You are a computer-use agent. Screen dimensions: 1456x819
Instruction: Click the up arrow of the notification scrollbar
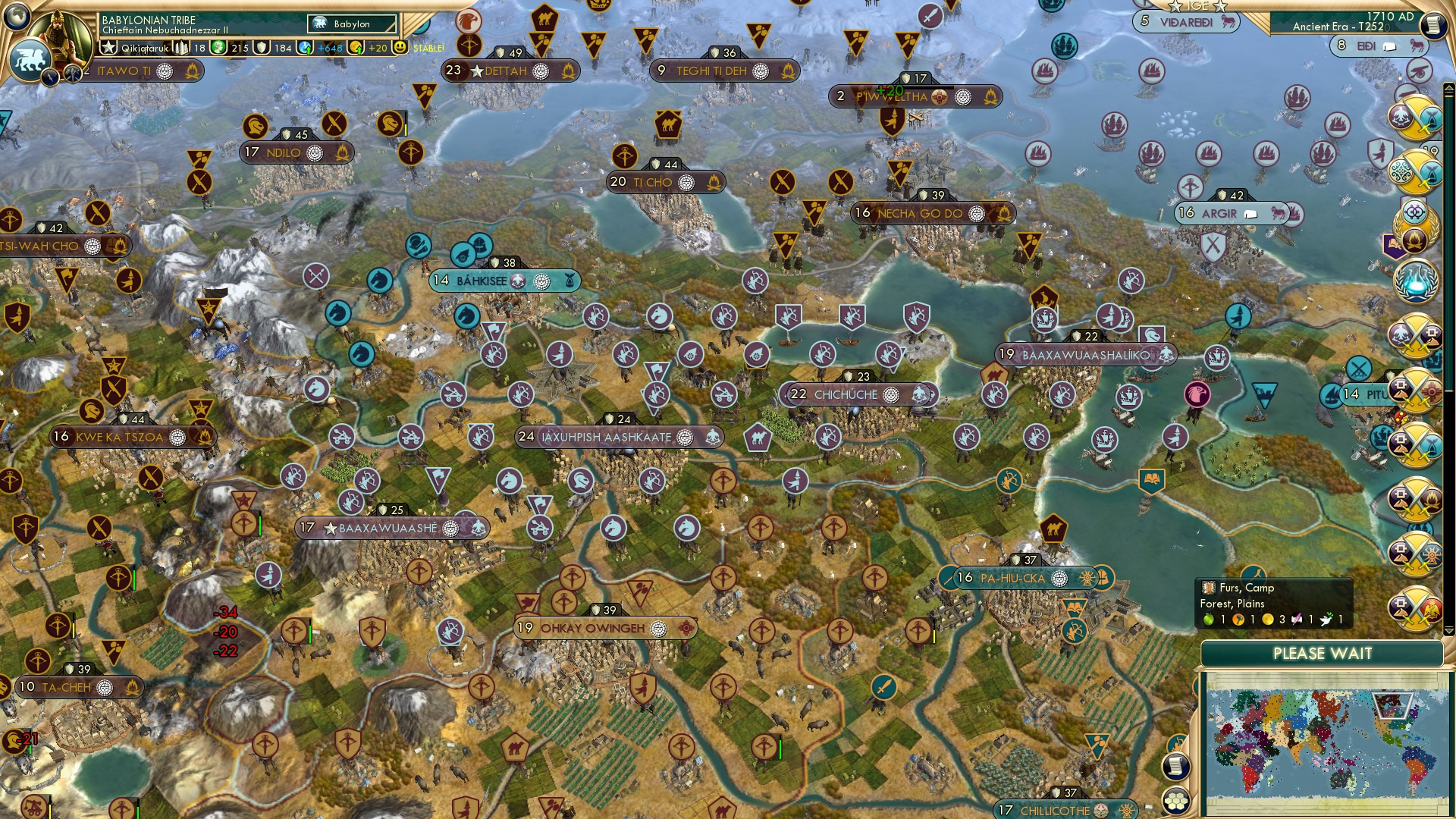pyautogui.click(x=1449, y=87)
